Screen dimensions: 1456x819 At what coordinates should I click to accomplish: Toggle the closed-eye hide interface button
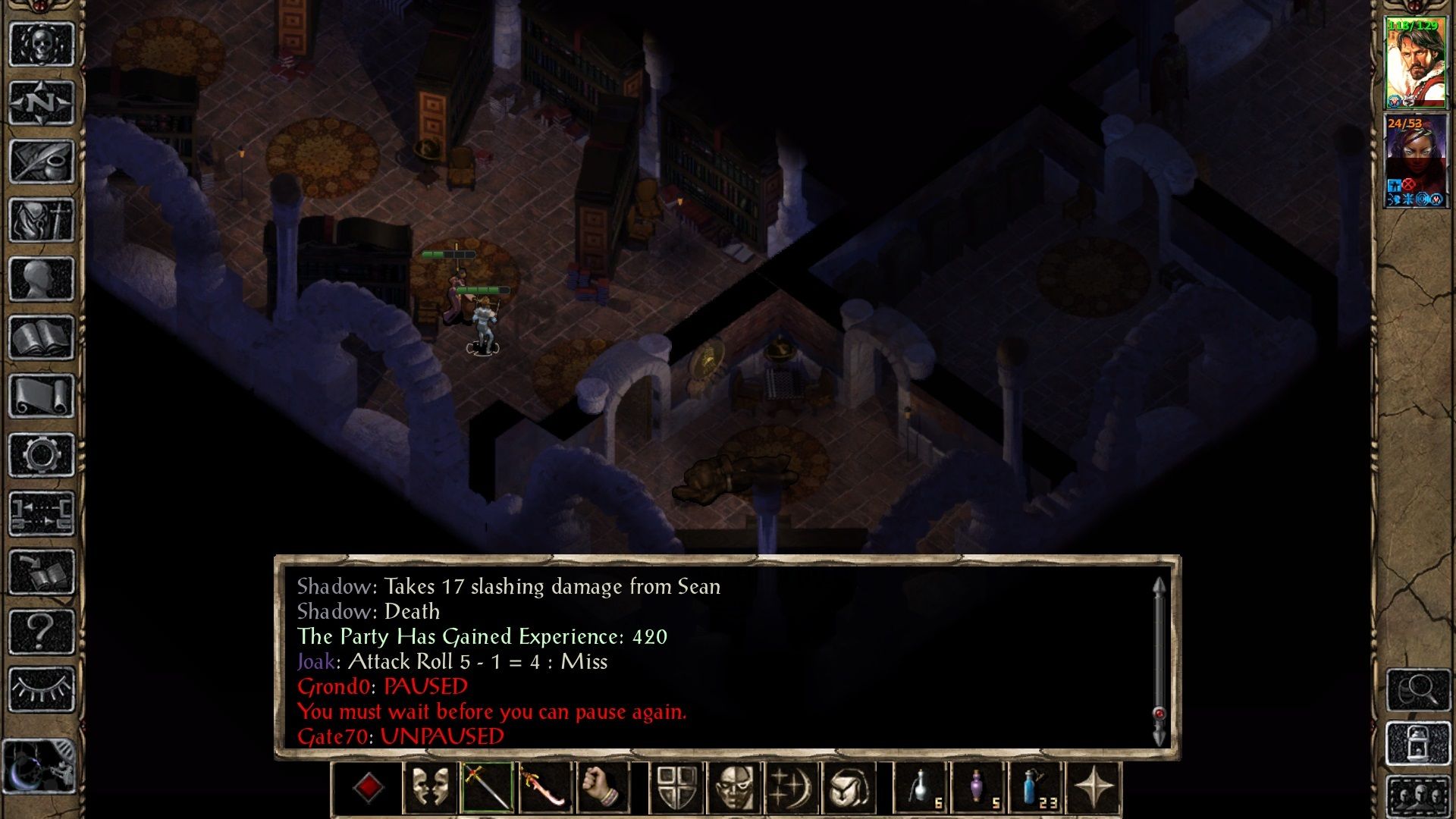pyautogui.click(x=42, y=689)
